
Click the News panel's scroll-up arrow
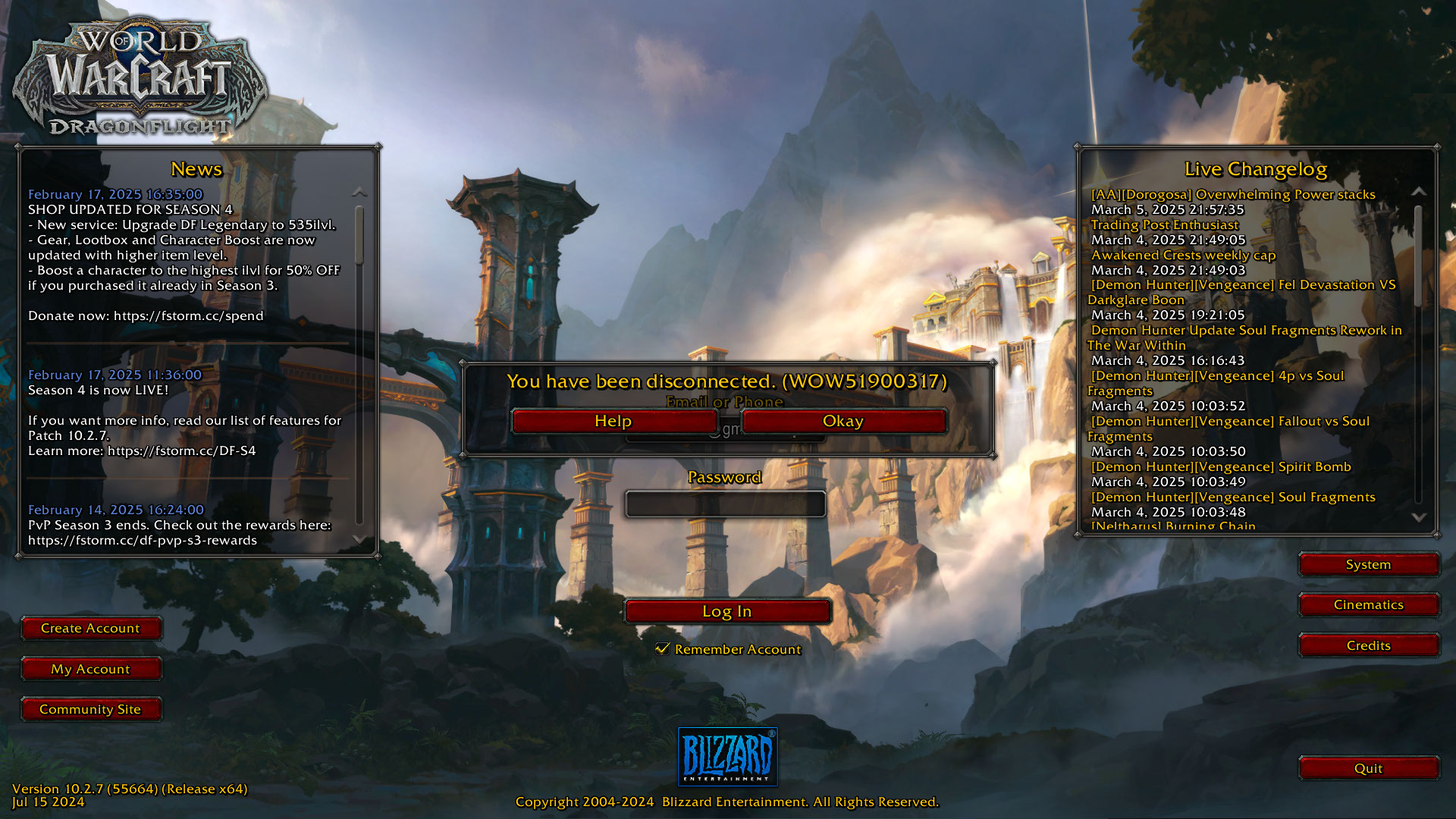pos(359,193)
